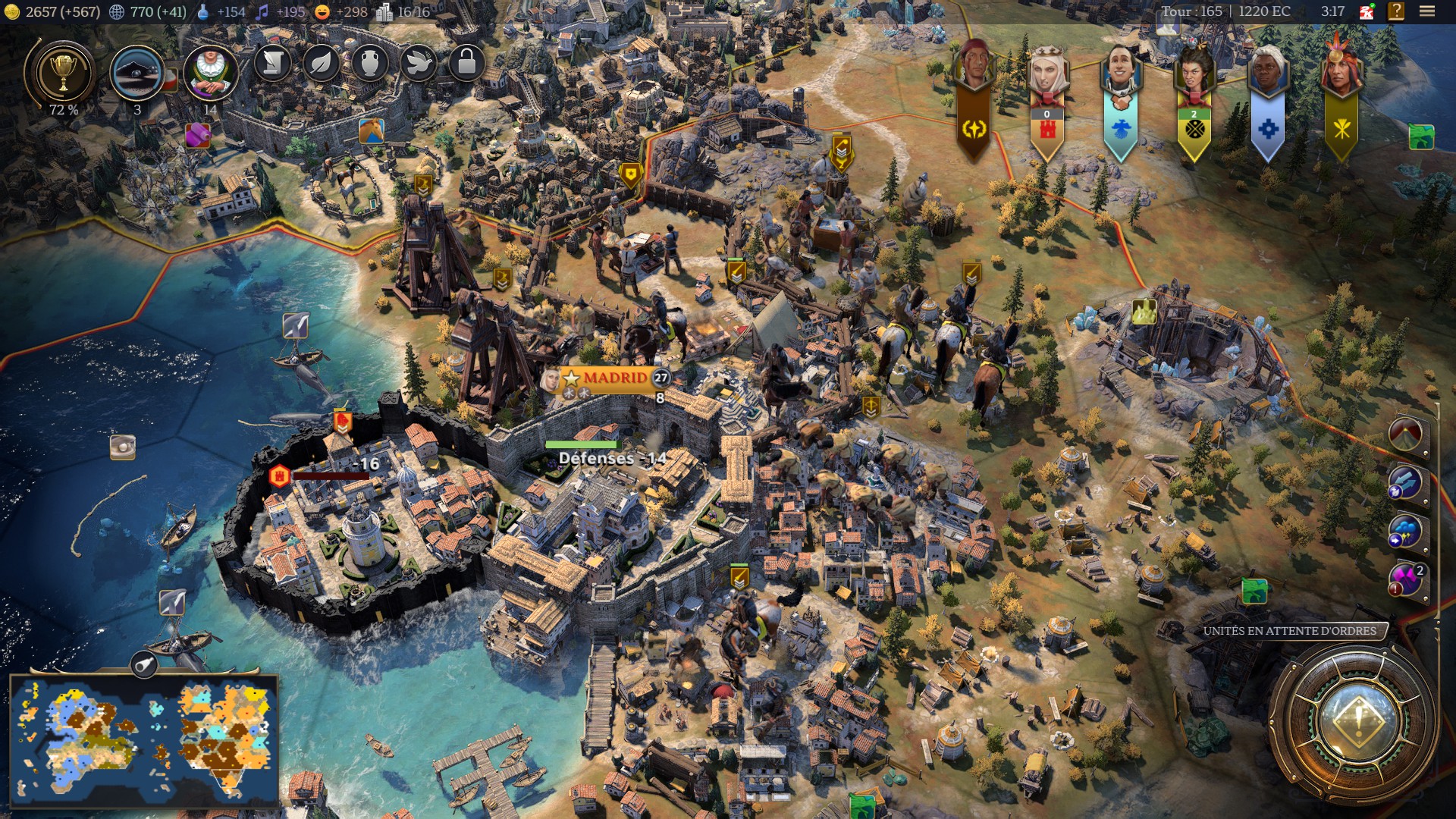The height and width of the screenshot is (819, 1456).
Task: Open the player leader portrait panel
Action: tap(210, 73)
